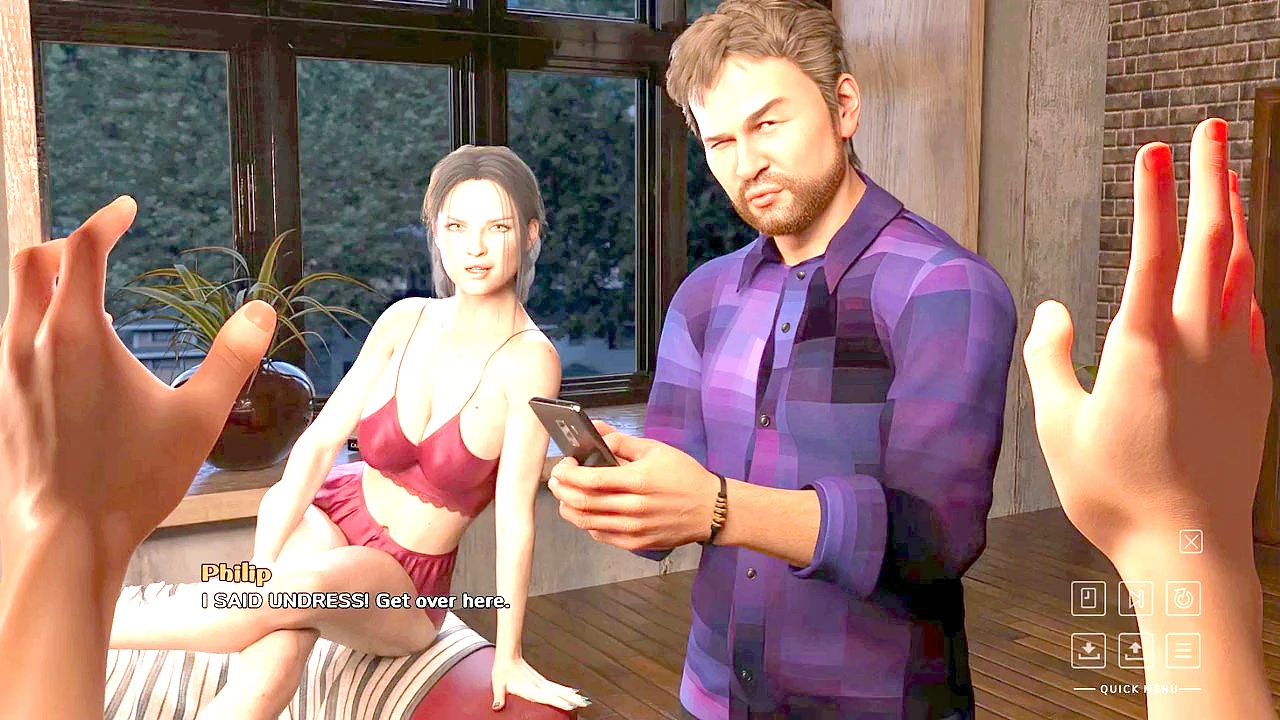Toggle the circular arrow auto-play icon
1280x720 pixels.
pyautogui.click(x=1183, y=599)
